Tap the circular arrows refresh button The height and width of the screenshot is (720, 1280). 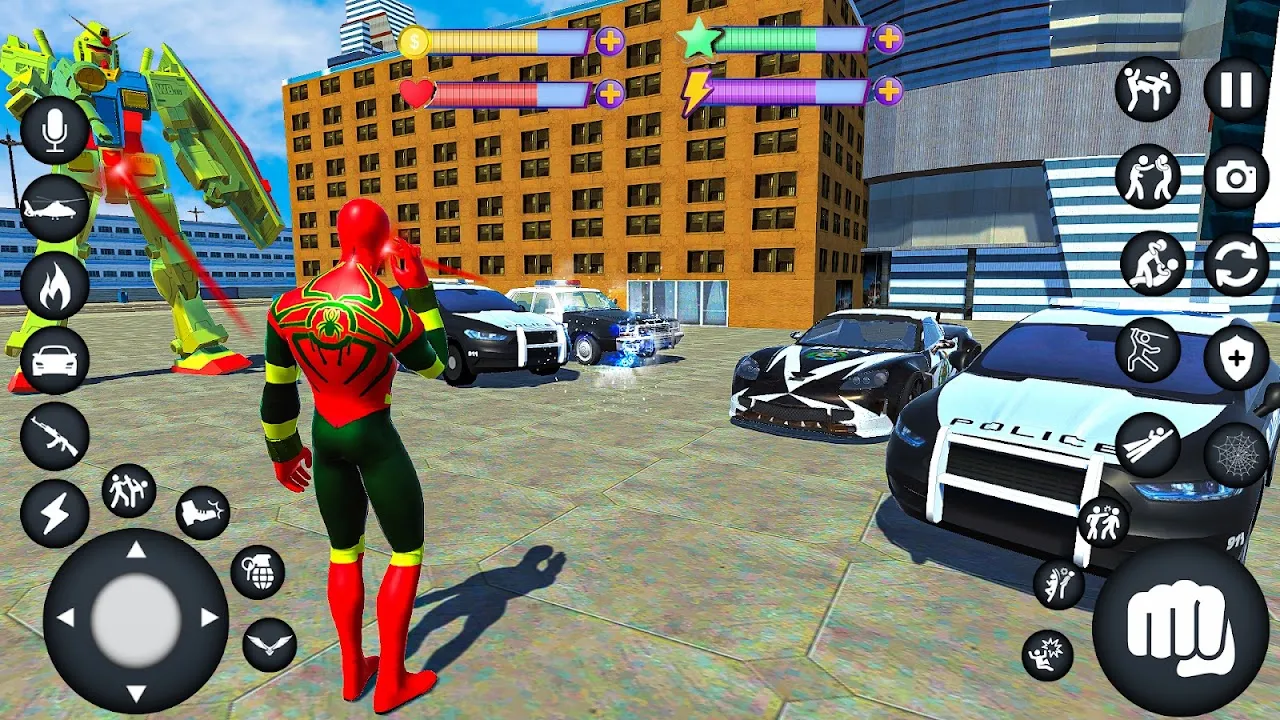[1236, 265]
